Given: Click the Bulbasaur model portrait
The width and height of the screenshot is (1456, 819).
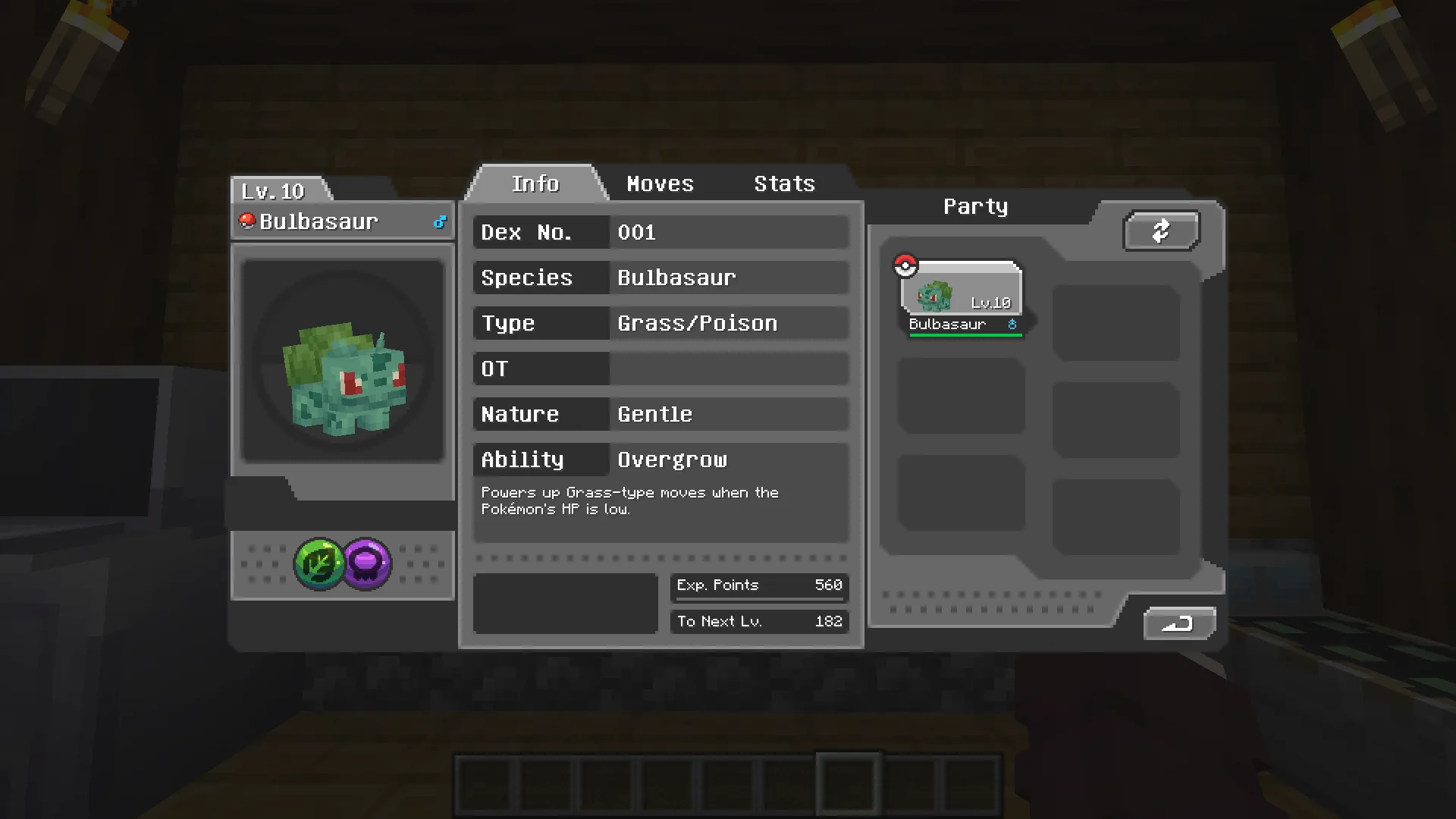Looking at the screenshot, I should point(343,362).
